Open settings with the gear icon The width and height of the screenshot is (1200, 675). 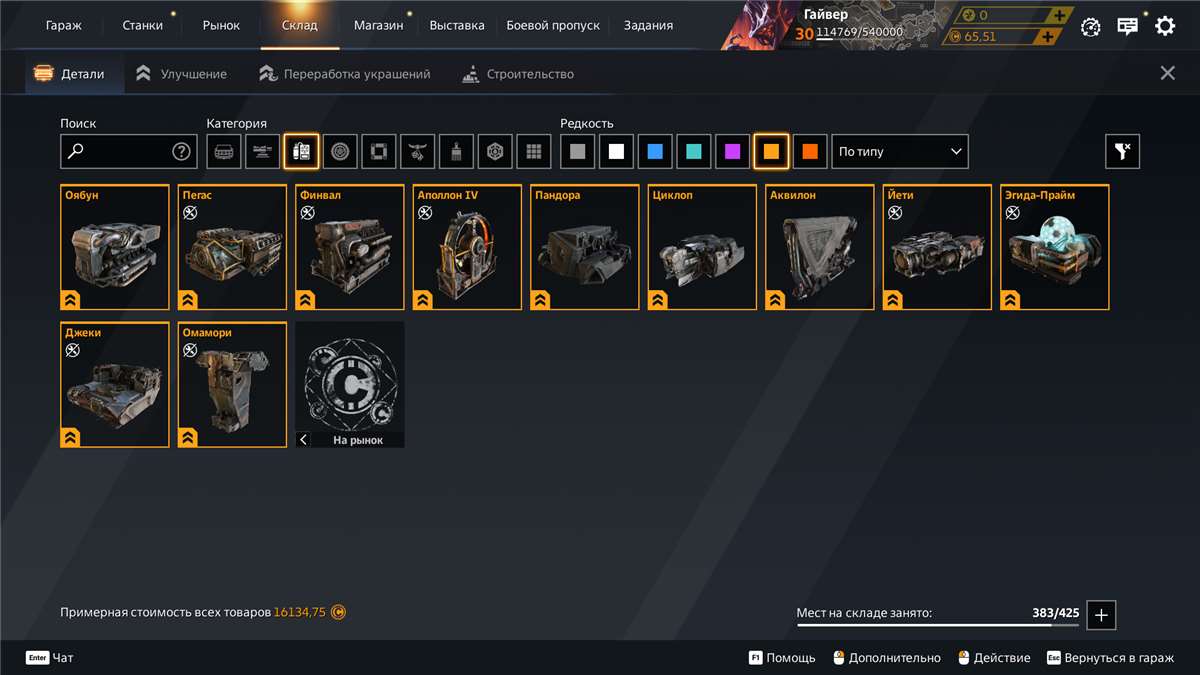pyautogui.click(x=1165, y=27)
